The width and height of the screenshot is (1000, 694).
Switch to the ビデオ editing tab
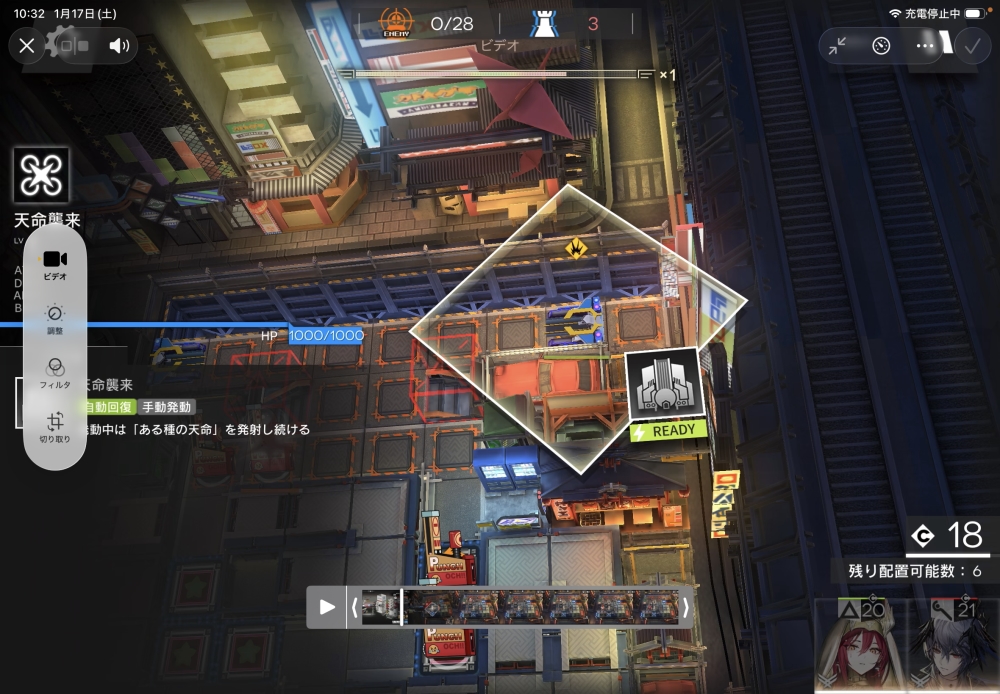55,264
